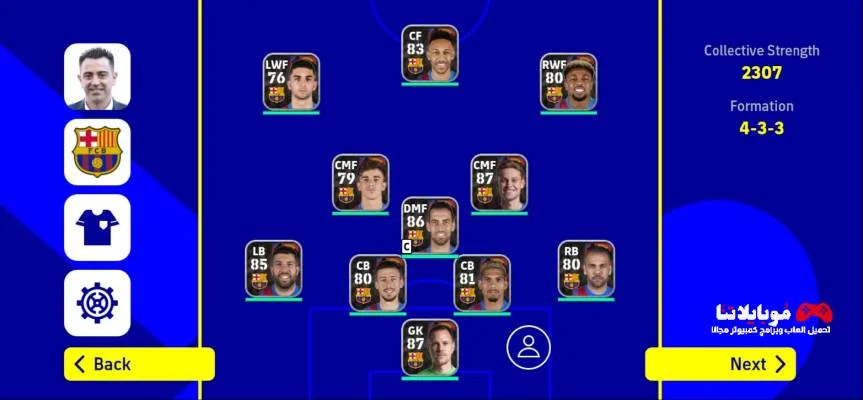Select the GK player card rated 87
Image resolution: width=863 pixels, height=400 pixels.
430,347
